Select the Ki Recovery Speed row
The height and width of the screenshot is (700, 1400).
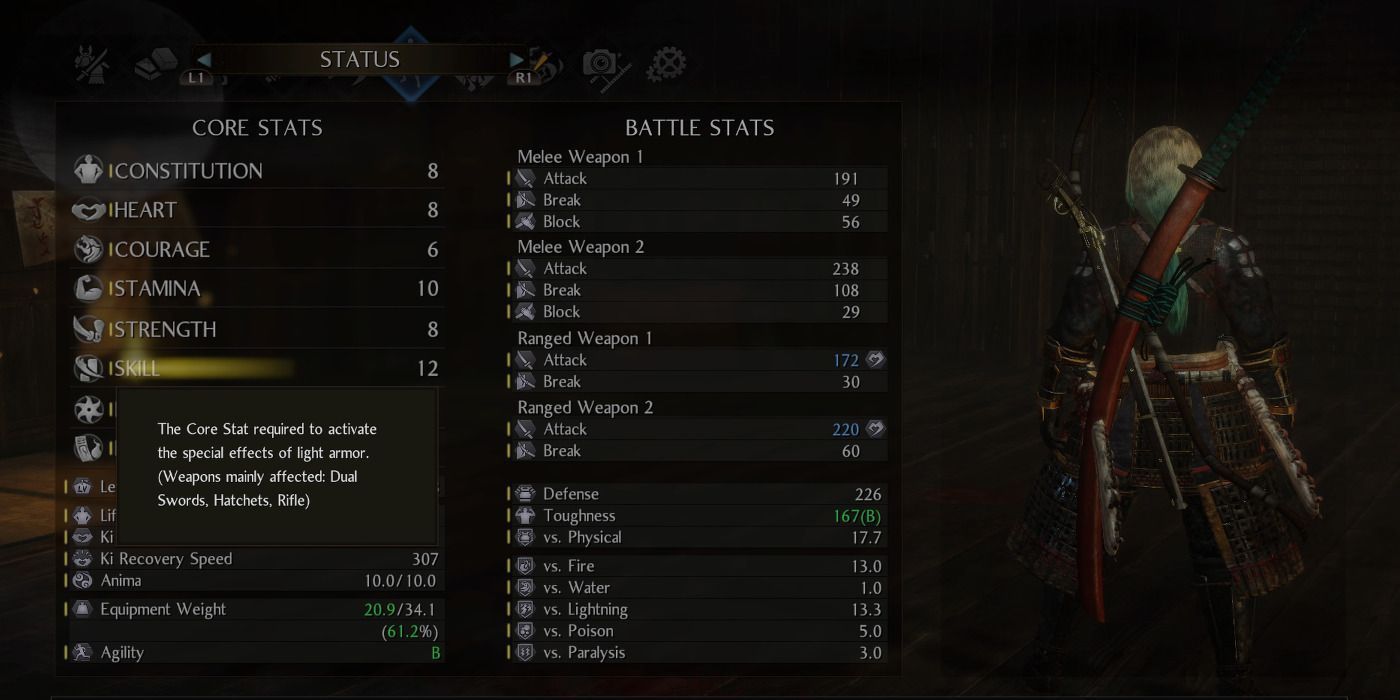(x=255, y=559)
